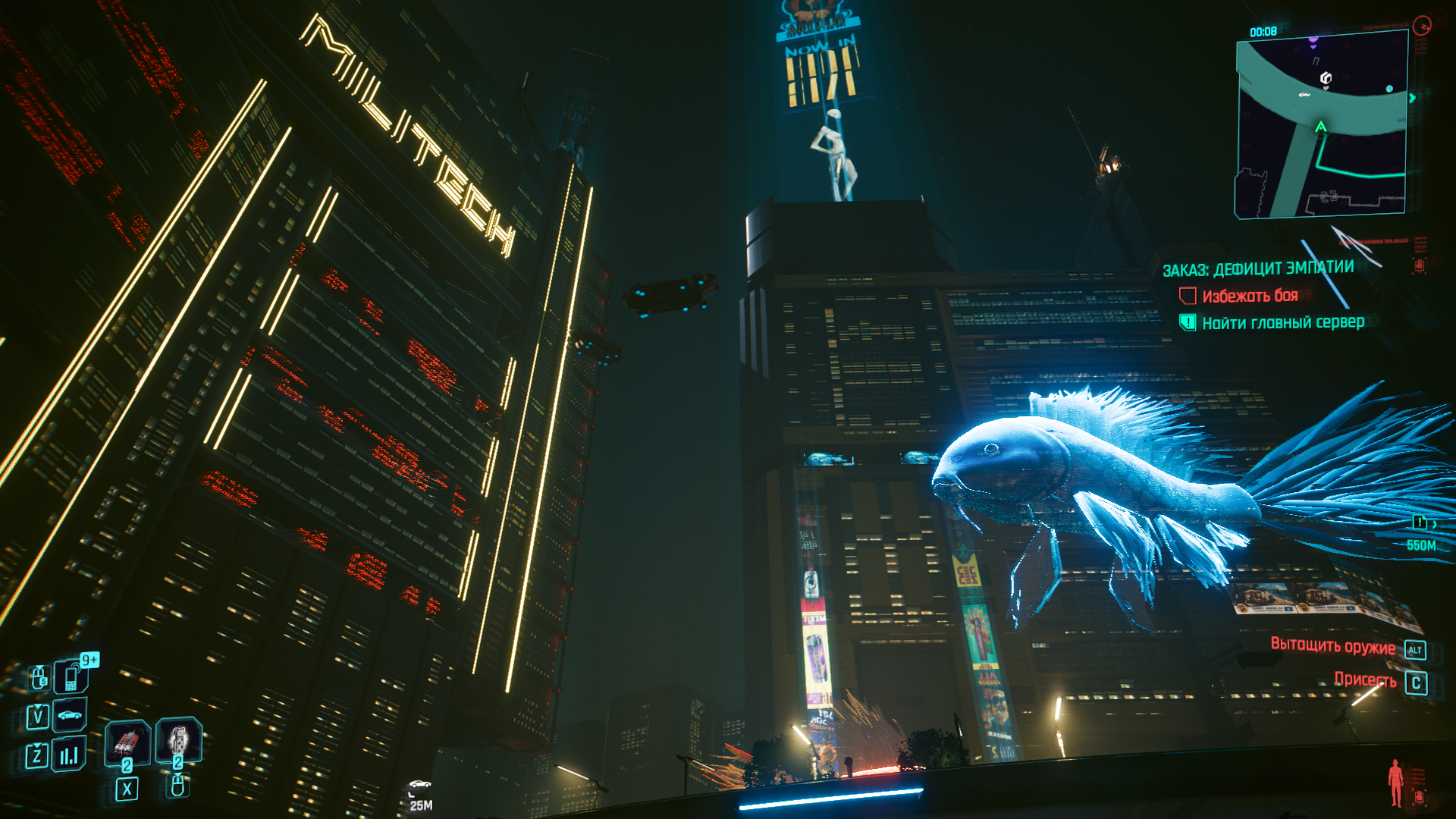Screen dimensions: 1456x819
Task: Open the phone with 9+ notifications
Action: click(71, 676)
